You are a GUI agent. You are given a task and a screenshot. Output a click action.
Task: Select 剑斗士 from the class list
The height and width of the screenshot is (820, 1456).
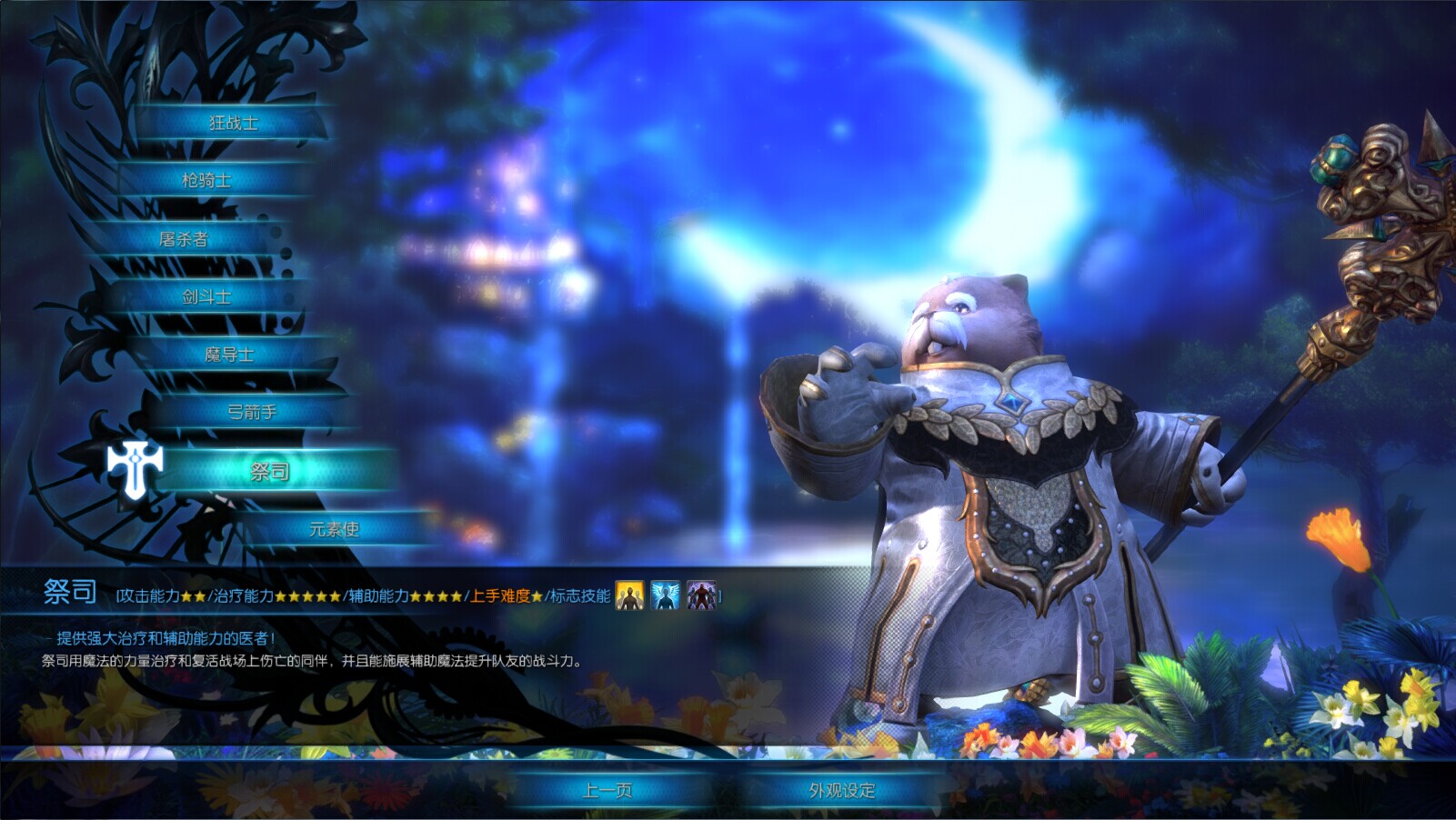click(x=206, y=296)
